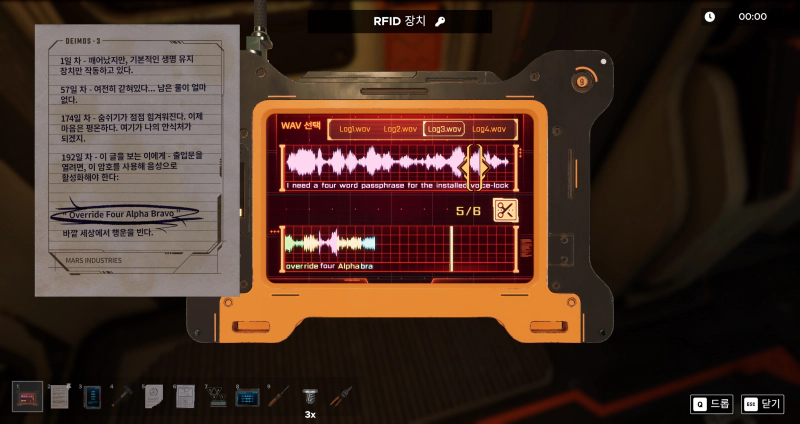800x424 pixels.
Task: Select the keyboard item in hotbar slot 7
Action: click(216, 397)
